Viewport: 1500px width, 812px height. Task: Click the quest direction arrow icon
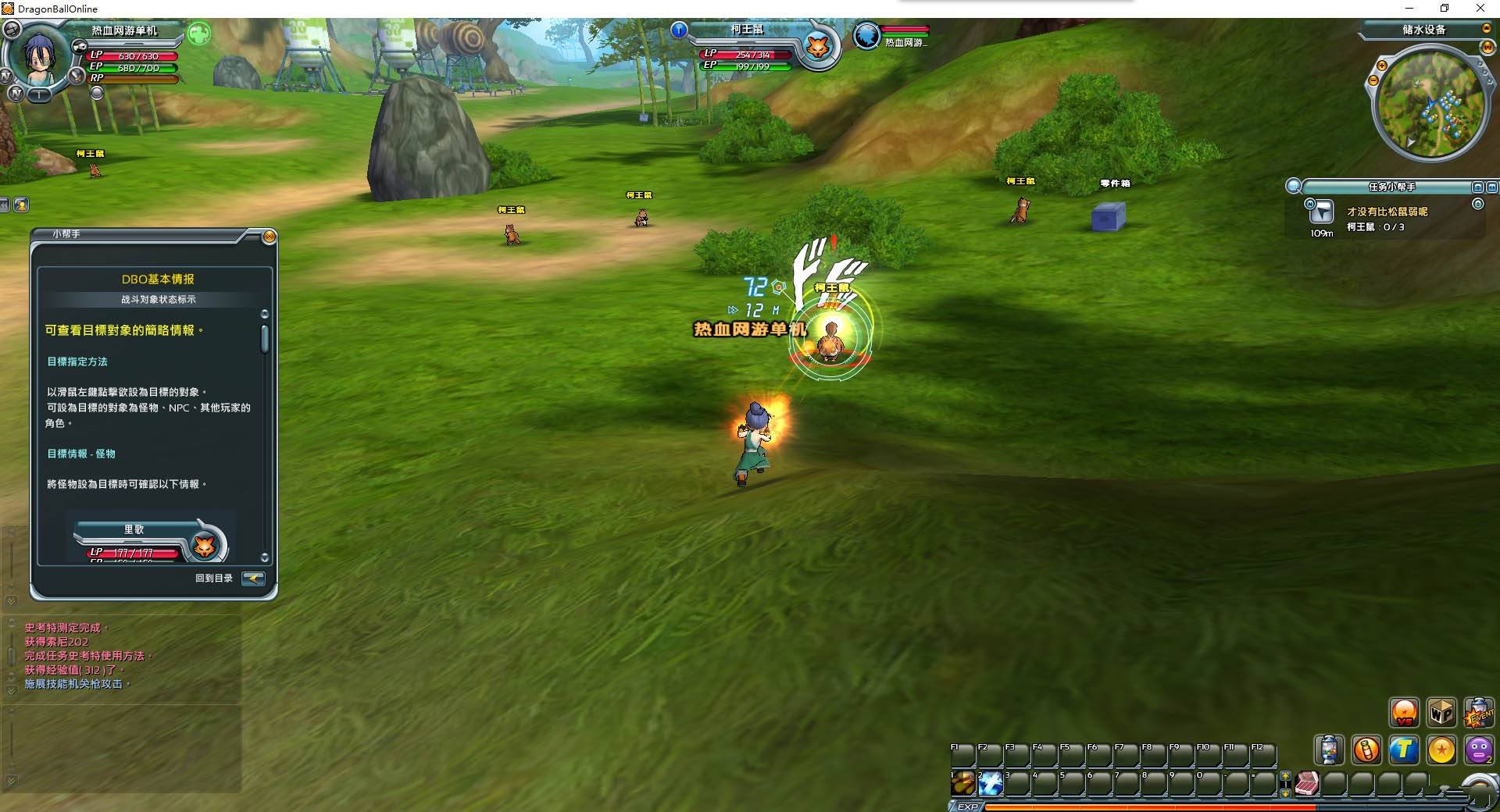tap(1323, 212)
